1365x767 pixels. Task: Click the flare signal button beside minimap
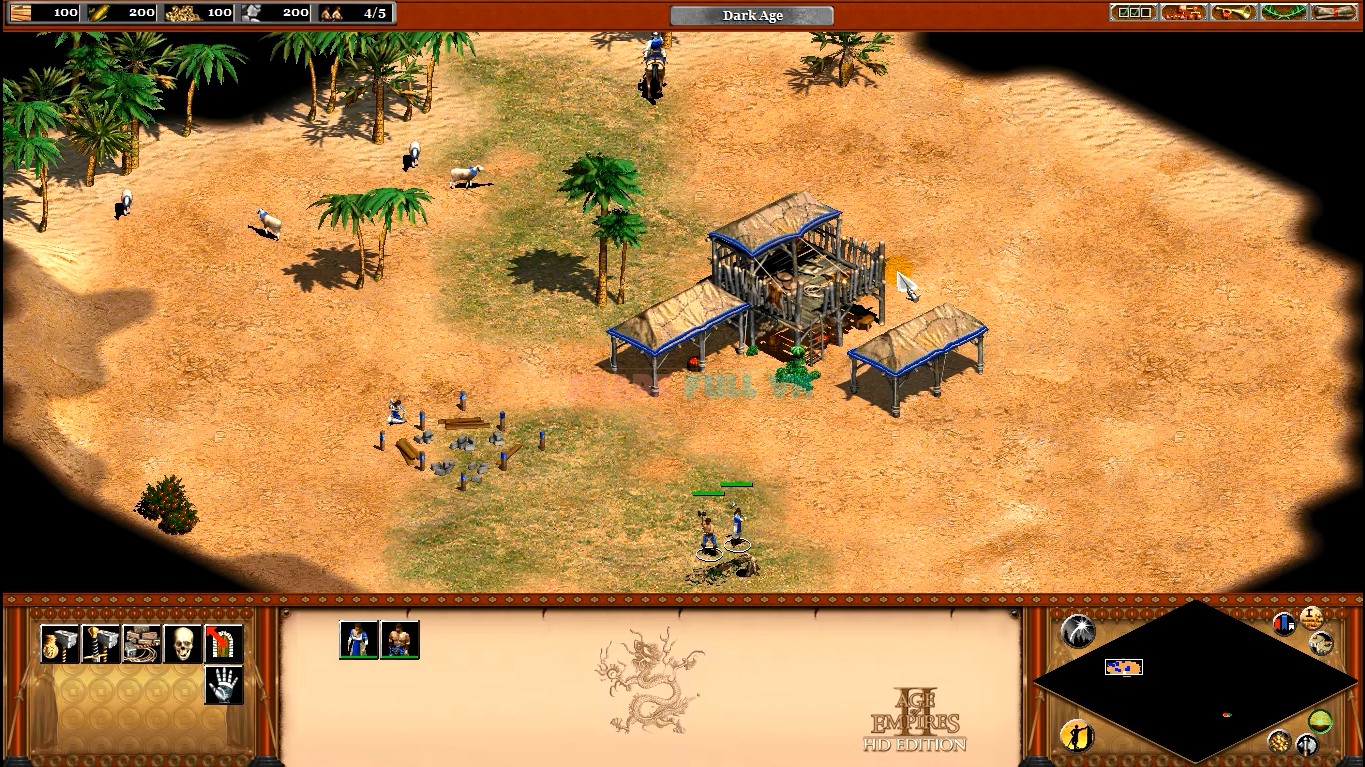point(1077,630)
